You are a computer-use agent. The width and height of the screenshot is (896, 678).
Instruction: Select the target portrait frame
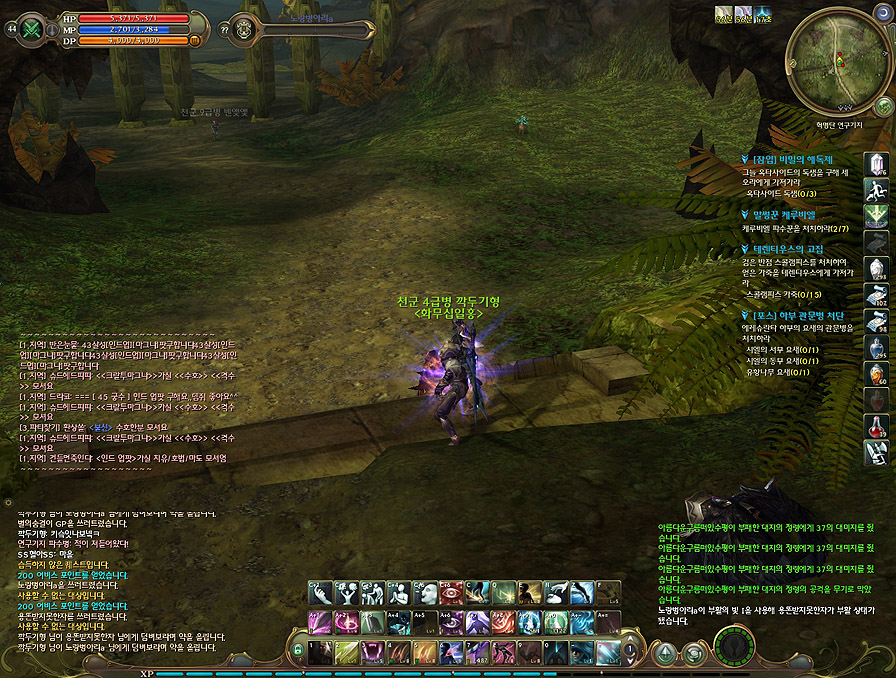pyautogui.click(x=243, y=29)
